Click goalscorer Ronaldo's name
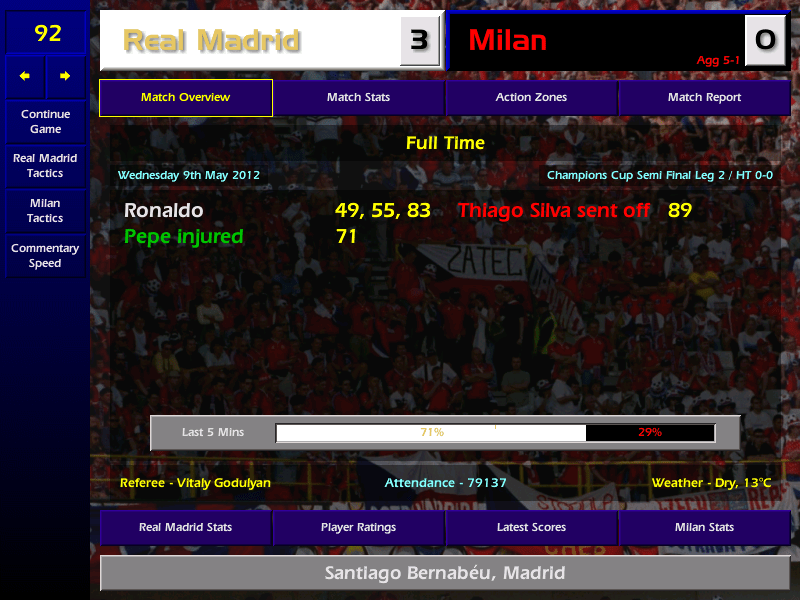The height and width of the screenshot is (600, 800). point(163,211)
